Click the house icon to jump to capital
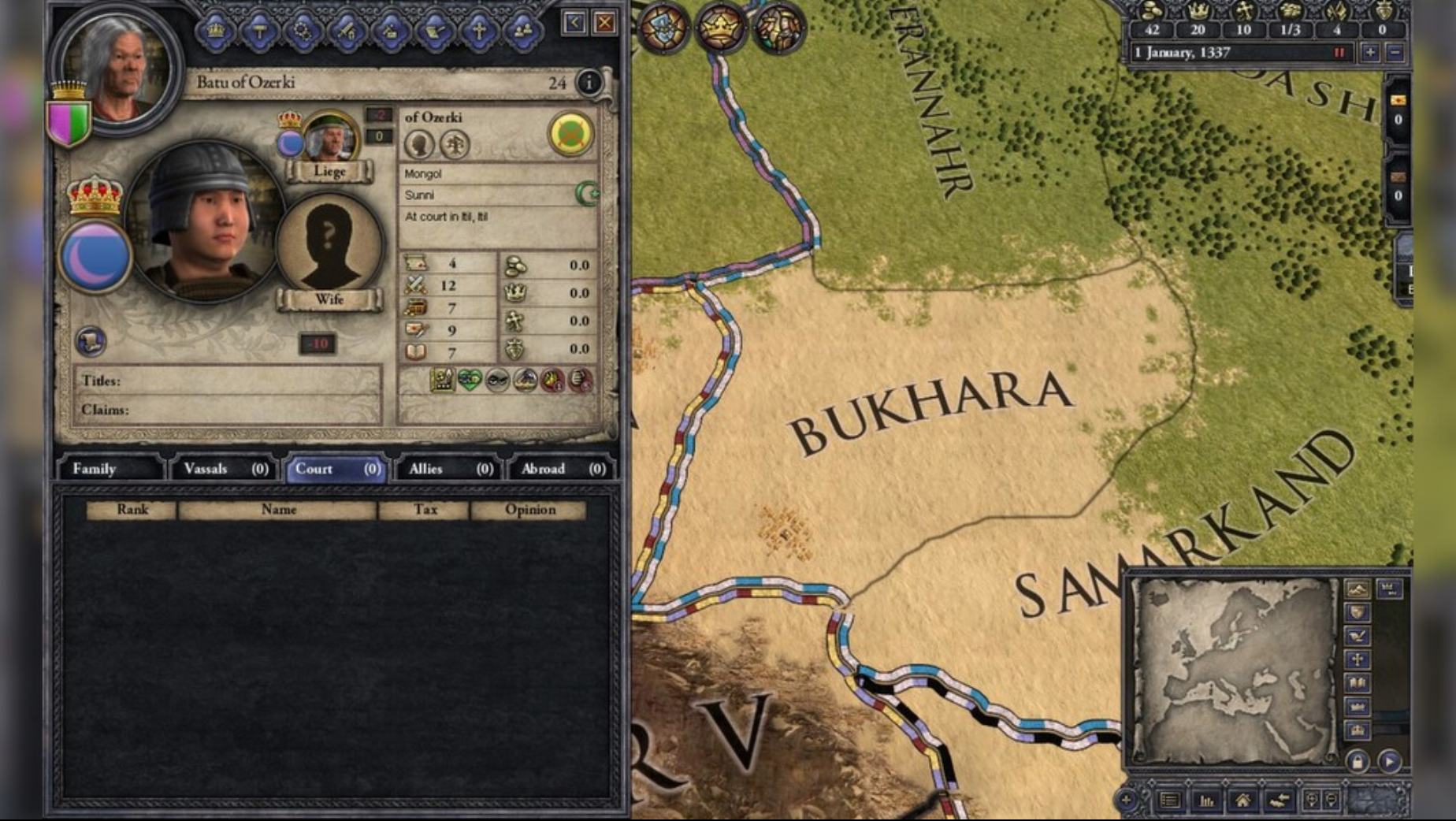 tap(1243, 798)
